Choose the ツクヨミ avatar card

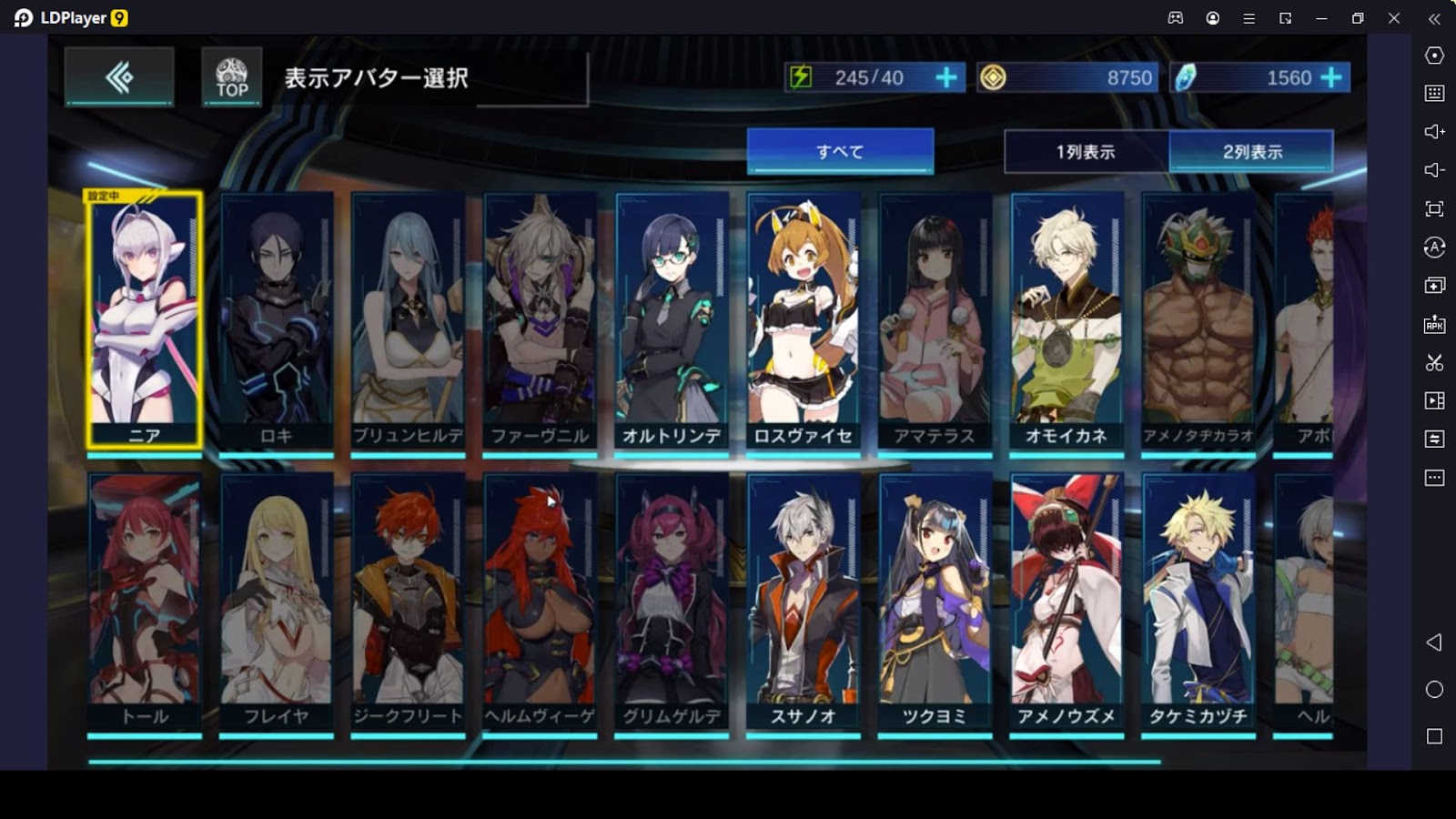coord(935,601)
